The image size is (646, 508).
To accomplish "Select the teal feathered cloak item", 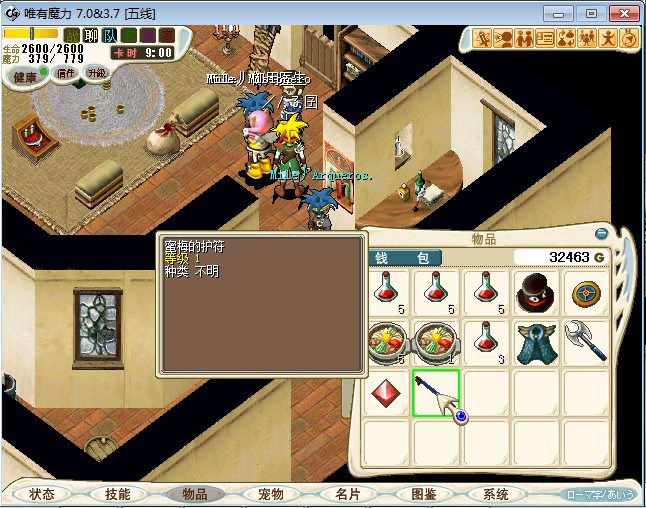I will point(536,342).
